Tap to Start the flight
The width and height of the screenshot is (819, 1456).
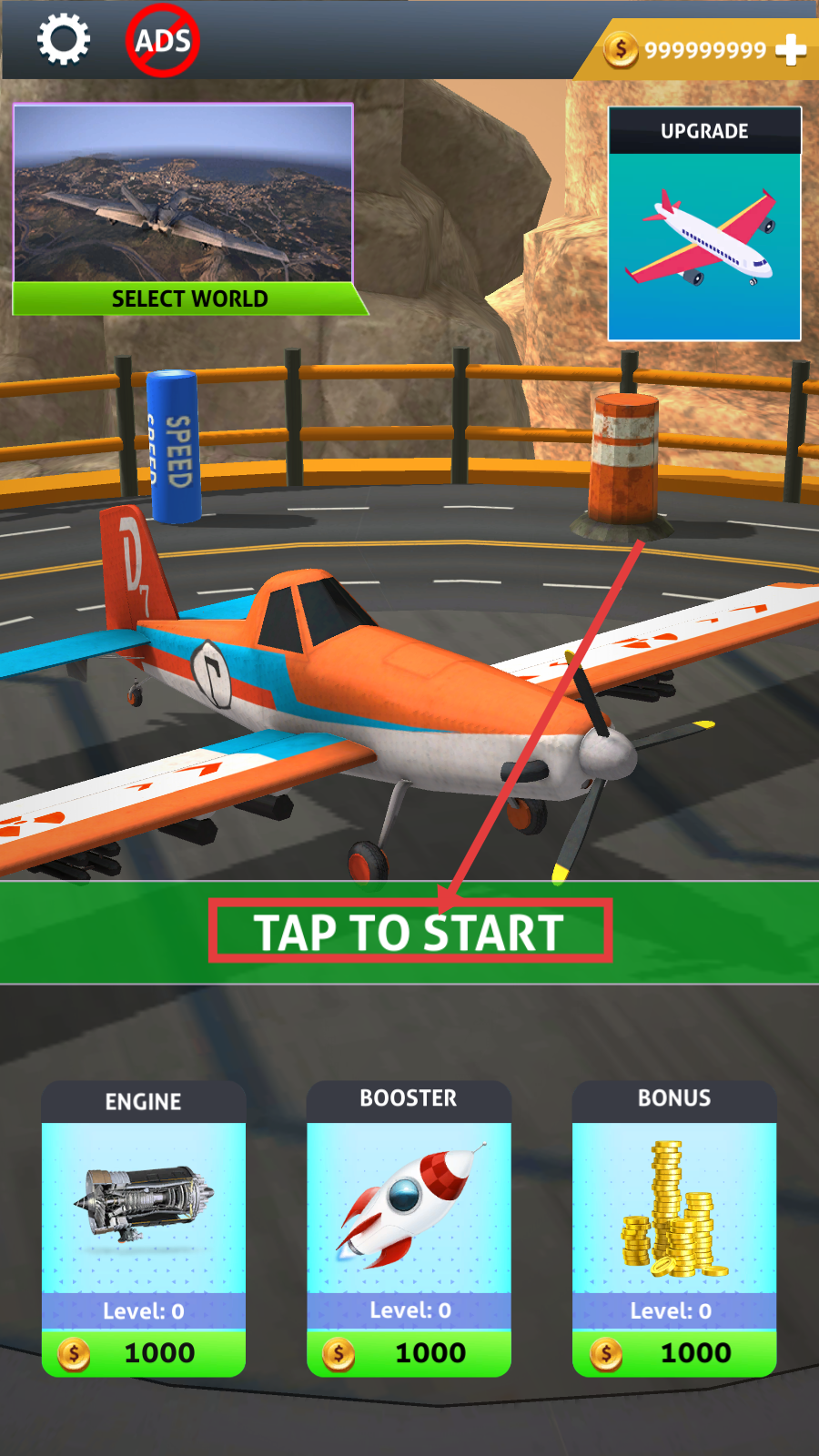(409, 932)
